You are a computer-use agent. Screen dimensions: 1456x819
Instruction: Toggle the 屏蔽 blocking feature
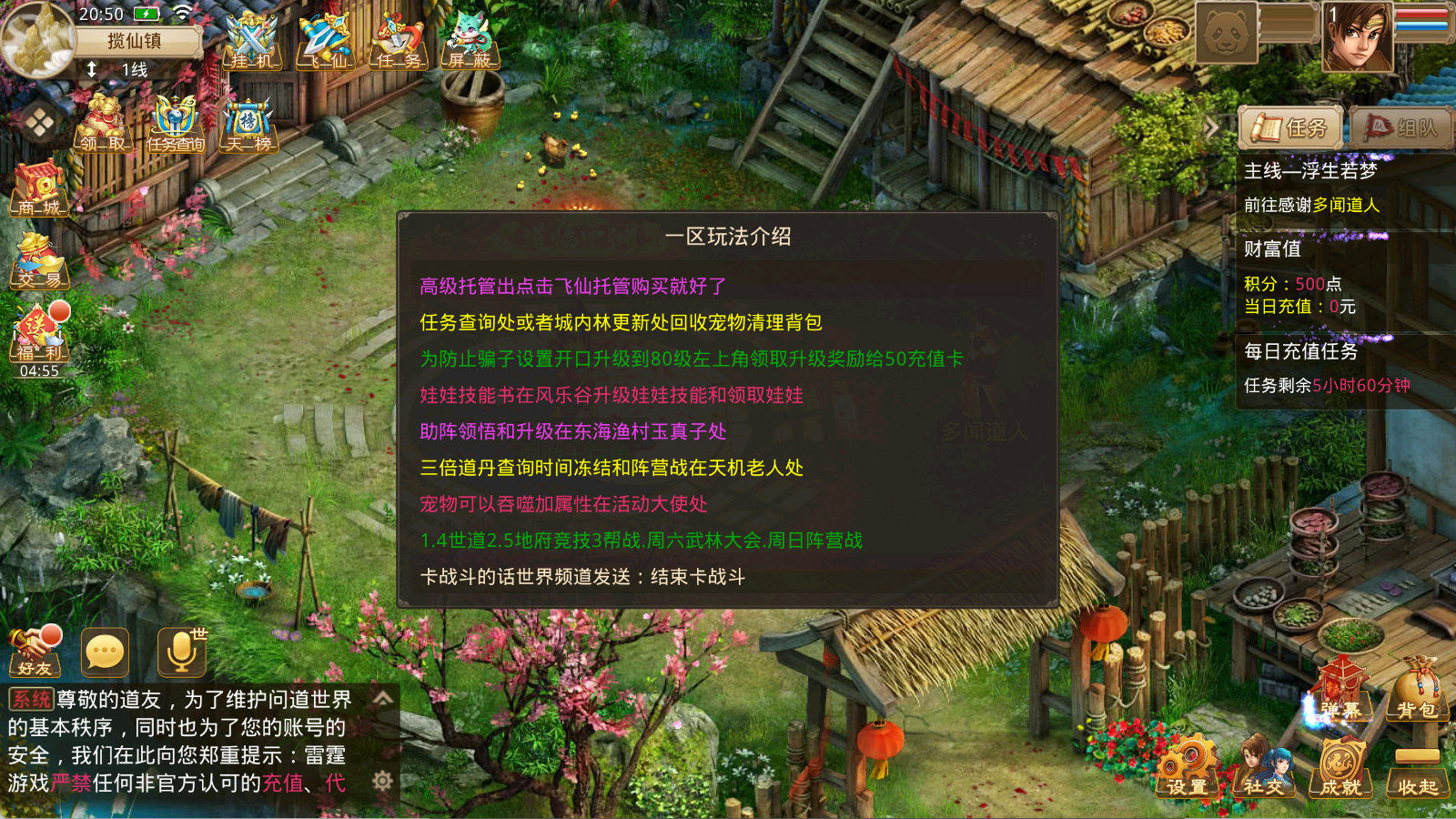click(x=469, y=41)
